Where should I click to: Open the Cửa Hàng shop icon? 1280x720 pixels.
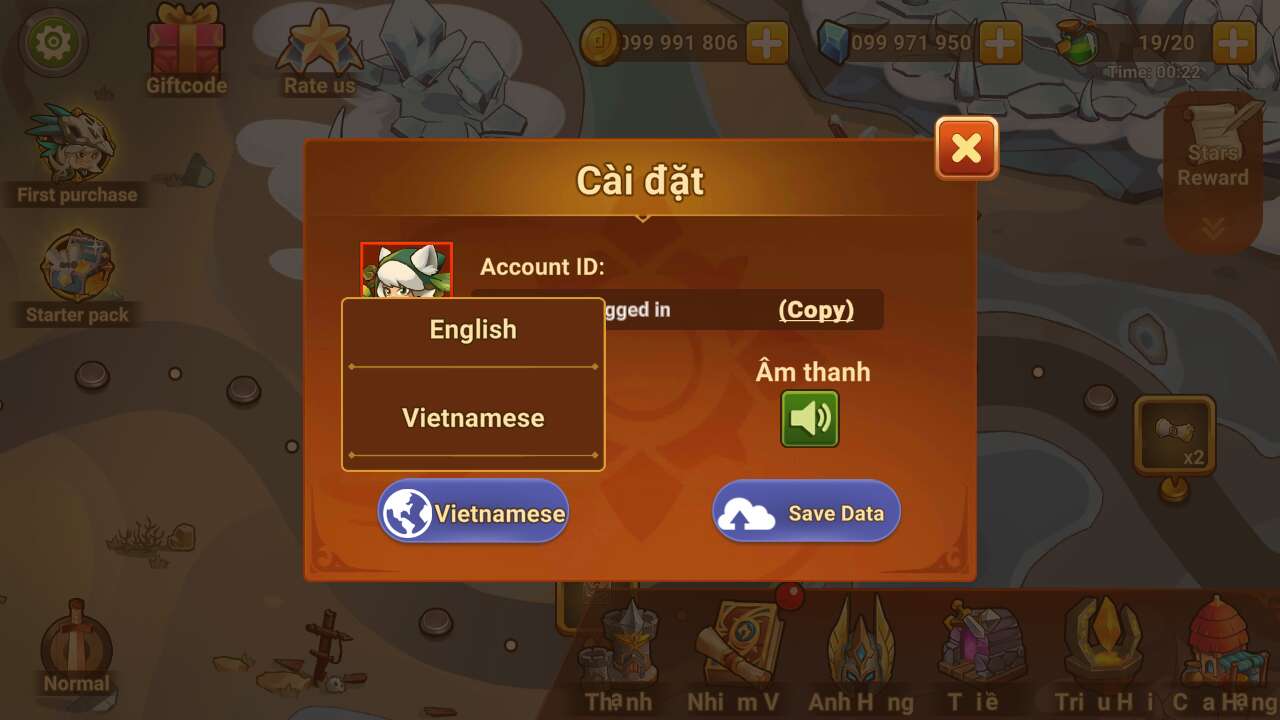click(x=1225, y=640)
